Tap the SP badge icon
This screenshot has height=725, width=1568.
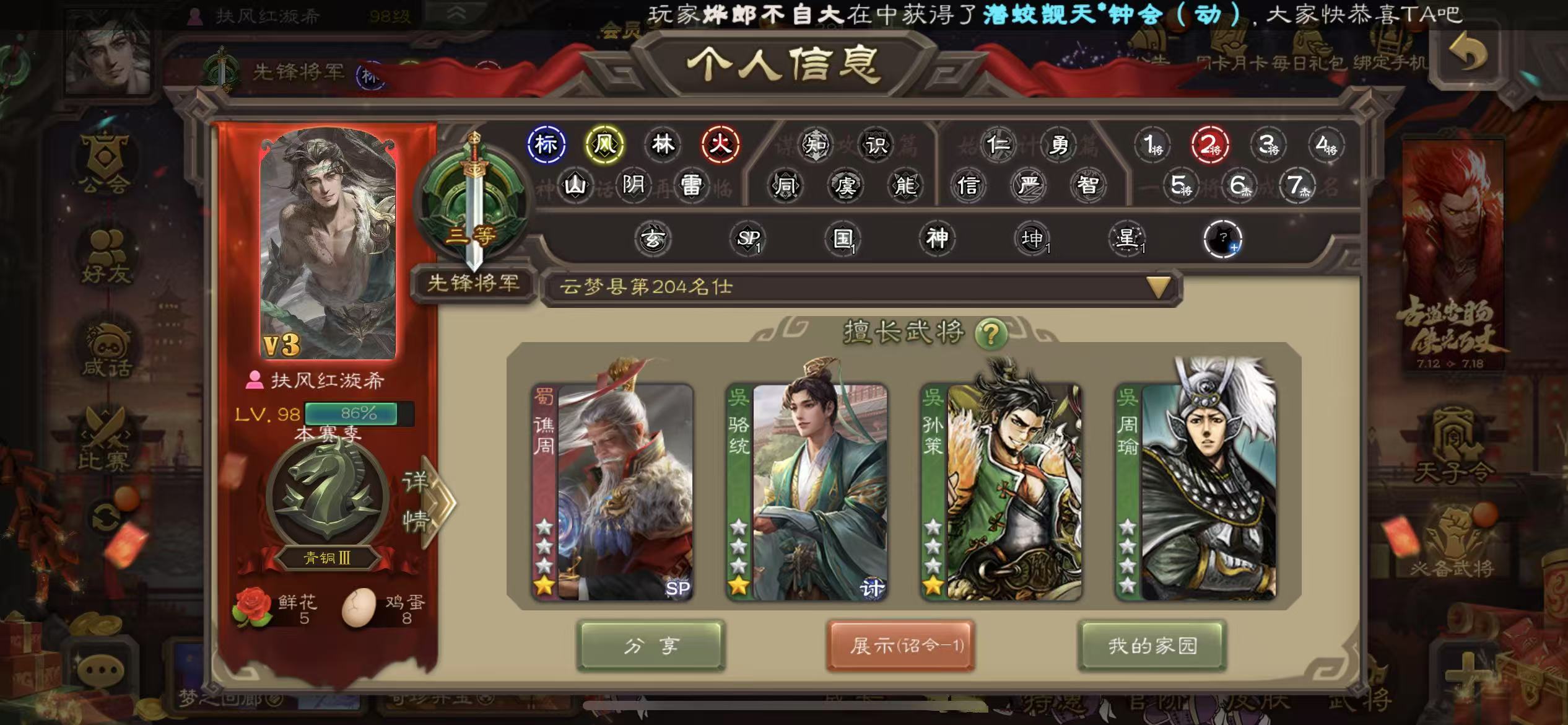pyautogui.click(x=748, y=239)
